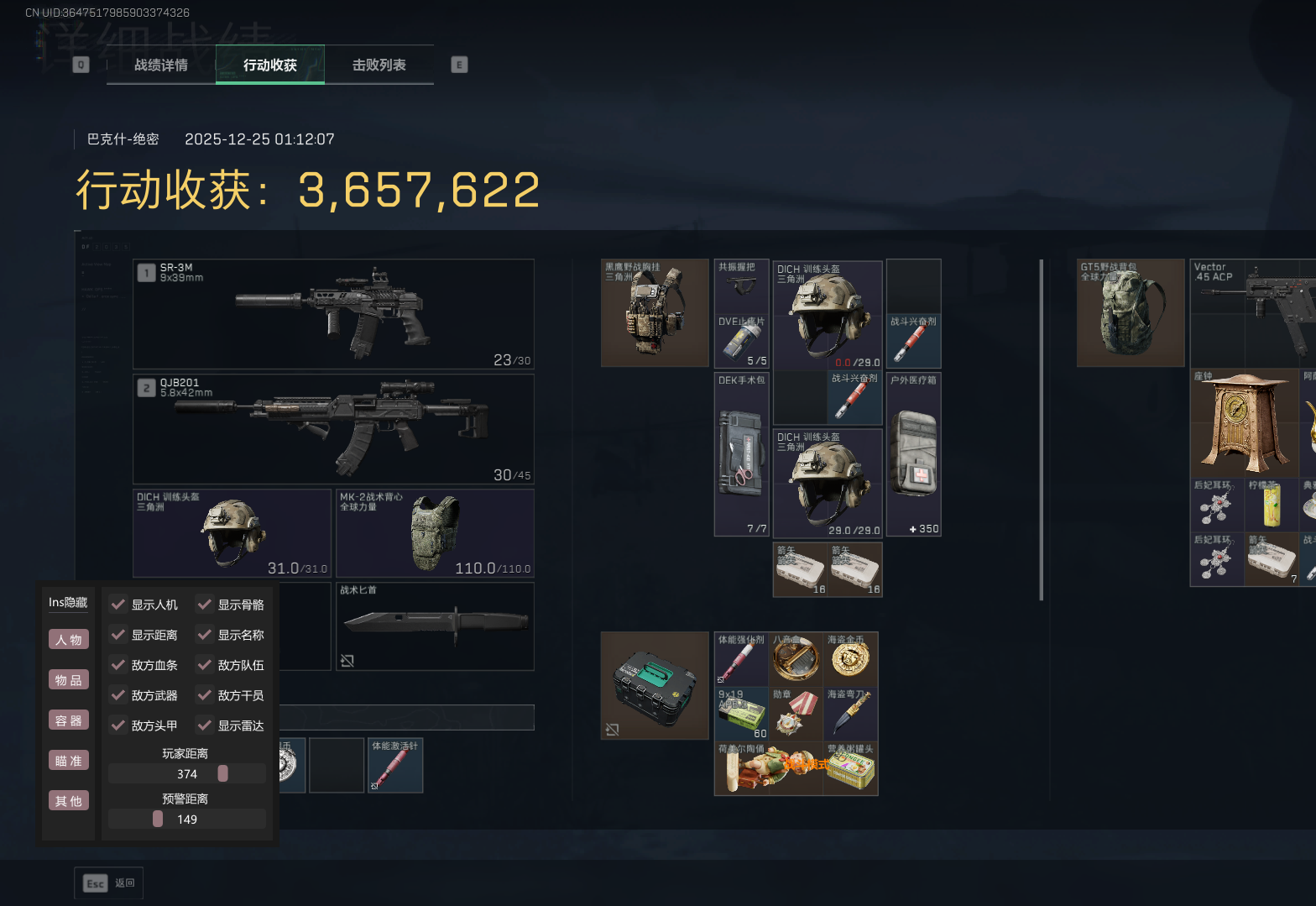Uncheck the 敌方血条 option
1316x906 pixels.
click(118, 665)
